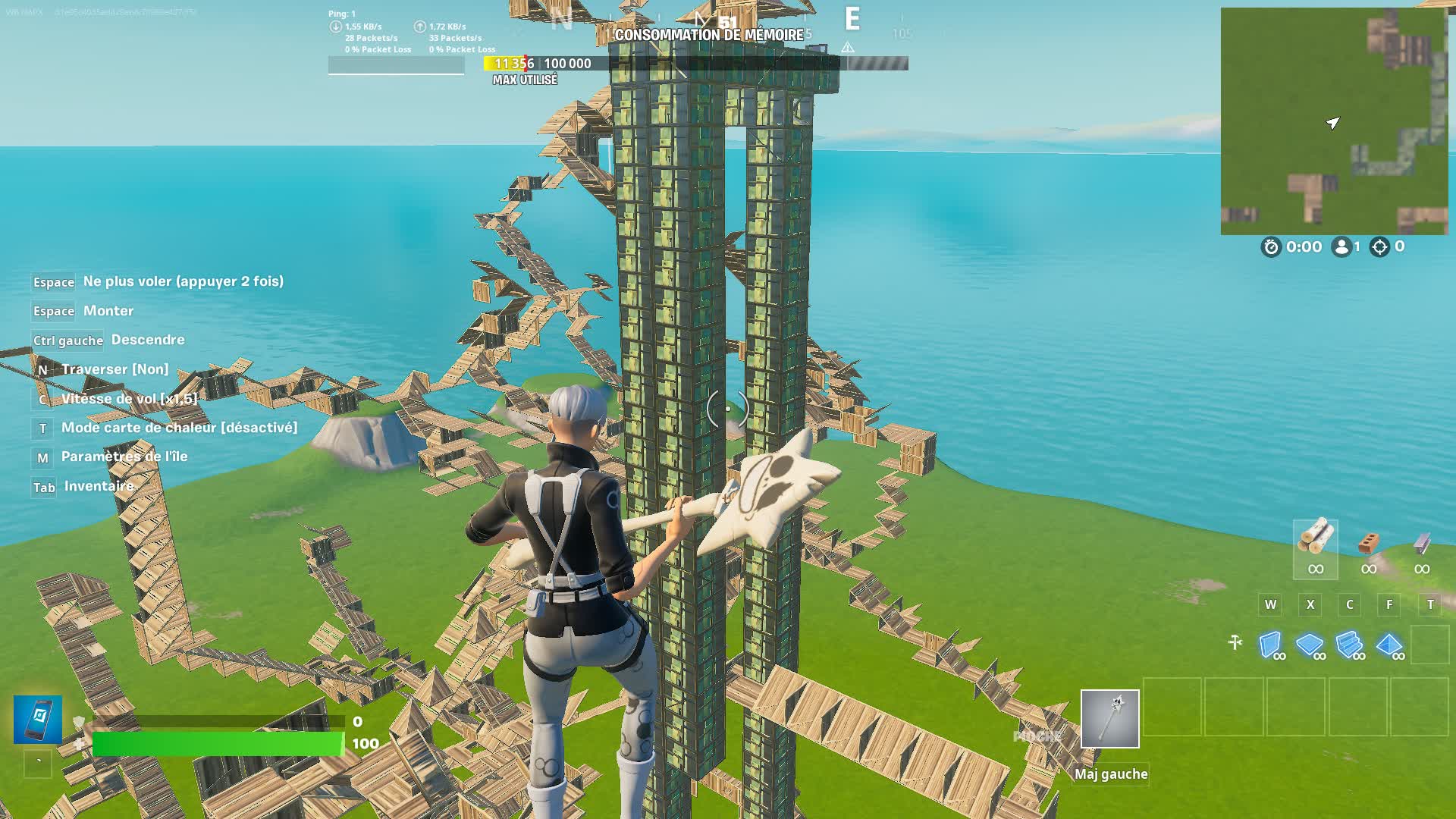Open the creative phone tool
The width and height of the screenshot is (1456, 819).
point(38,719)
